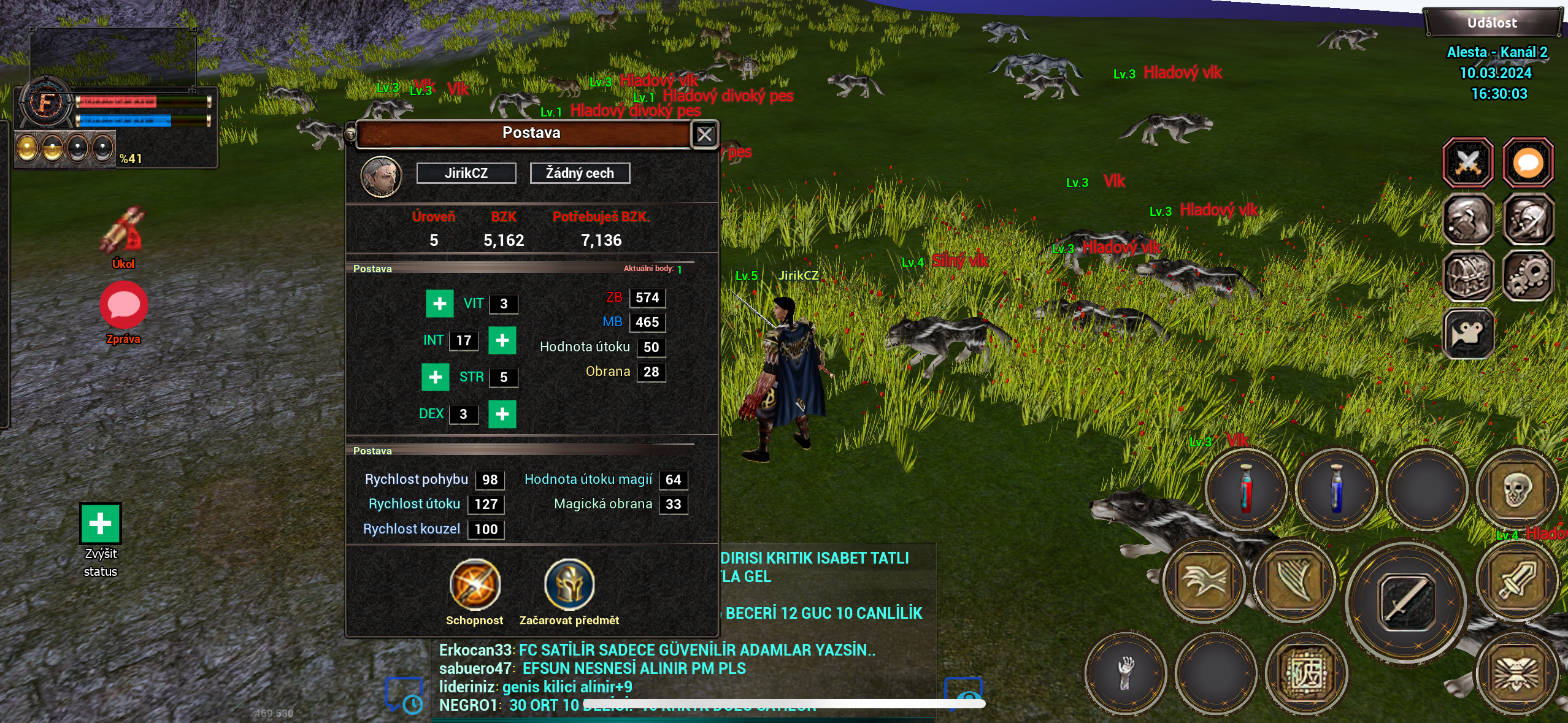Toggle combat with the crossed swords icon

coord(1469,162)
